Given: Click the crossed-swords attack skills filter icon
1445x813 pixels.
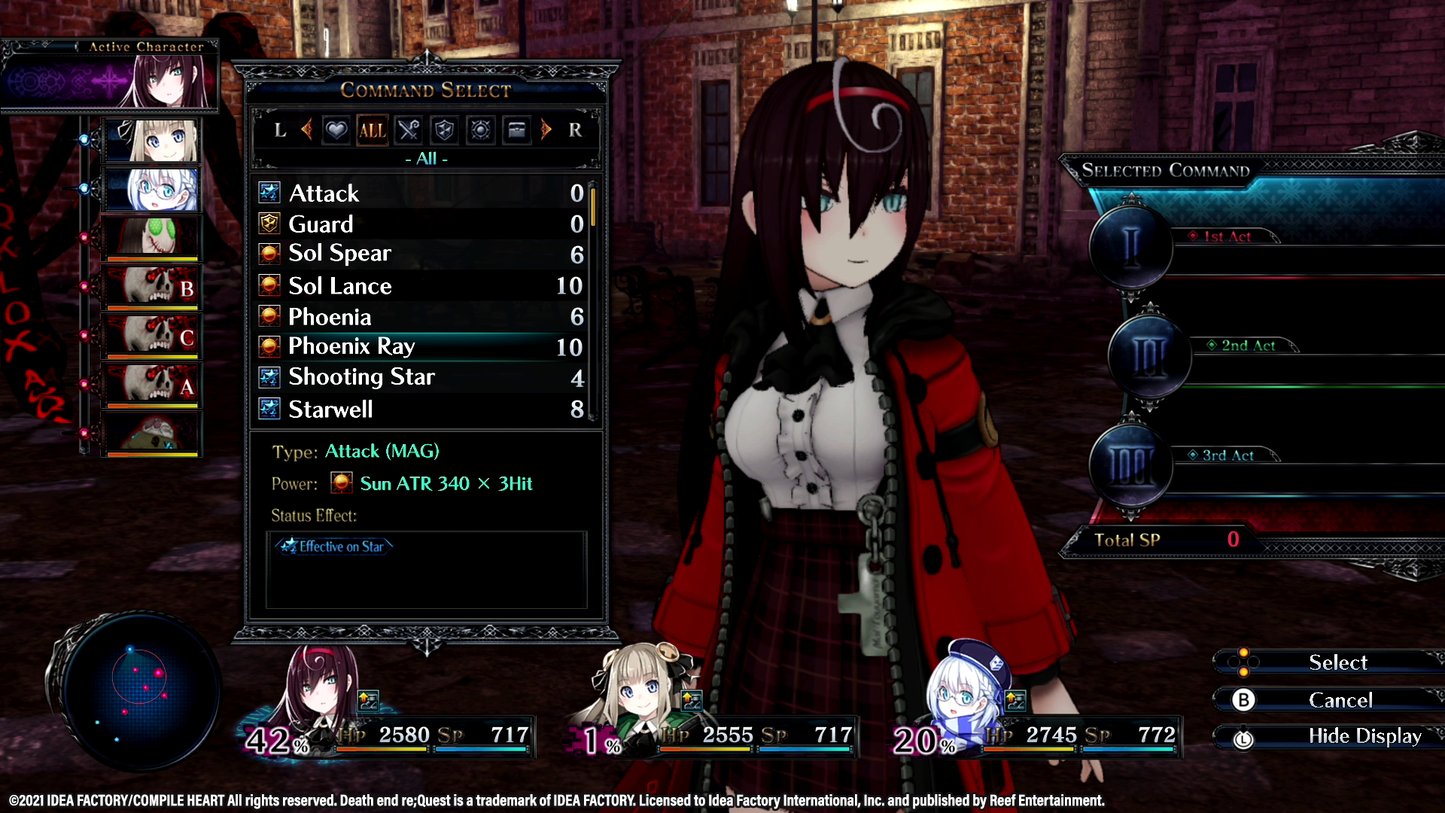Looking at the screenshot, I should point(407,130).
